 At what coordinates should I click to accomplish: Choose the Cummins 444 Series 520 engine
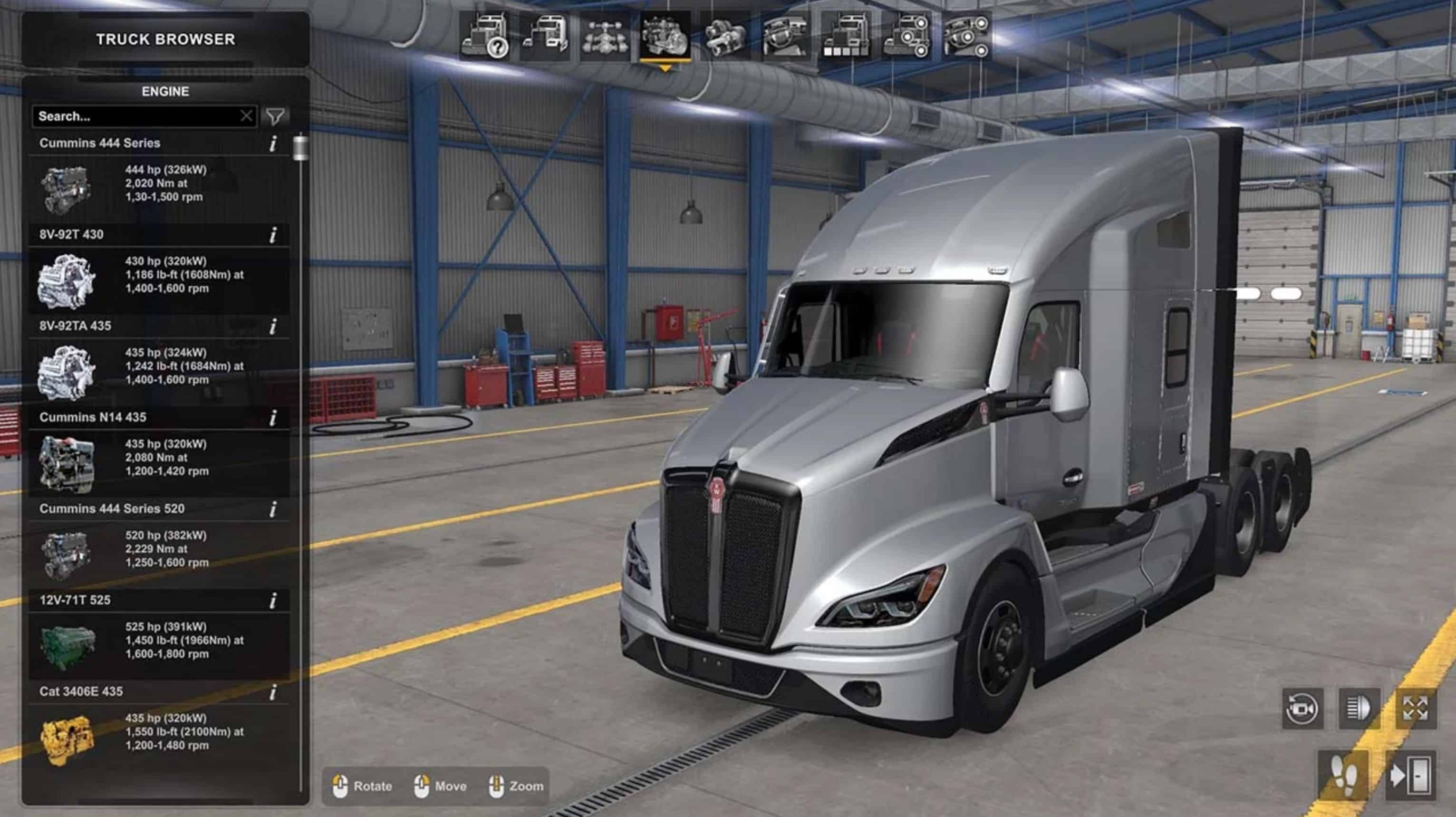point(158,548)
